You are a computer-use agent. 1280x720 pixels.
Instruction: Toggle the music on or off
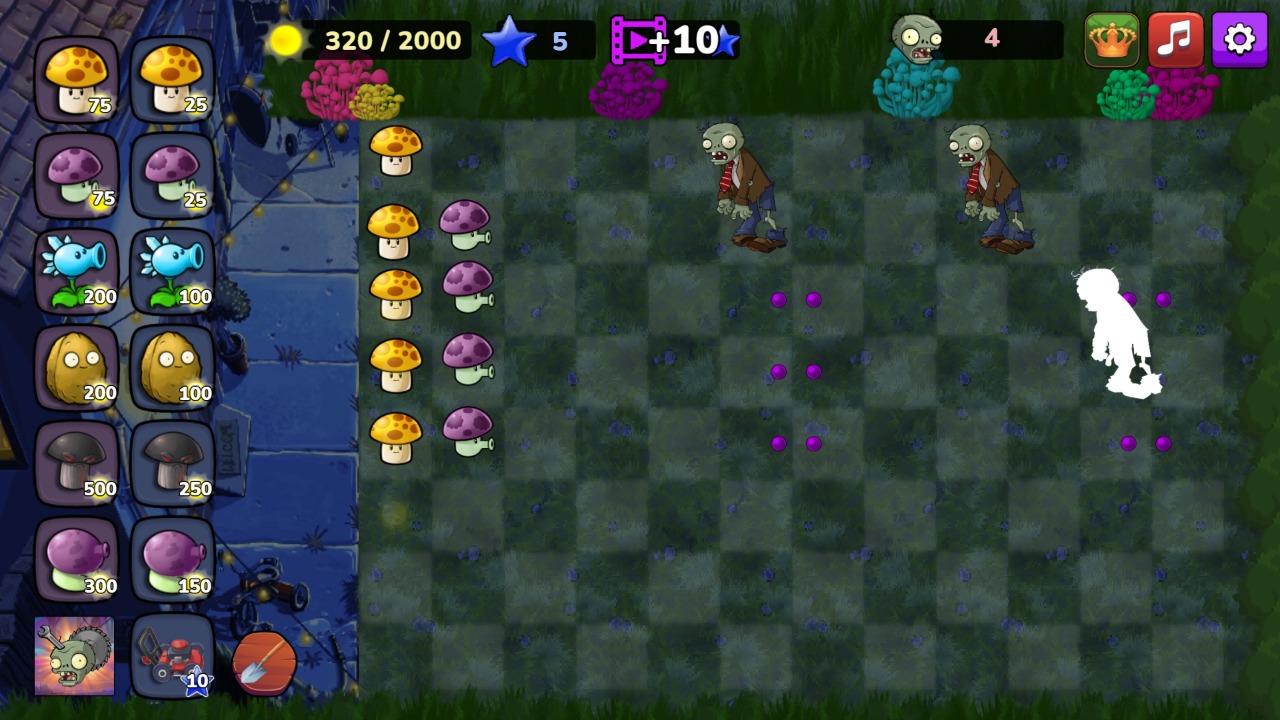point(1176,40)
